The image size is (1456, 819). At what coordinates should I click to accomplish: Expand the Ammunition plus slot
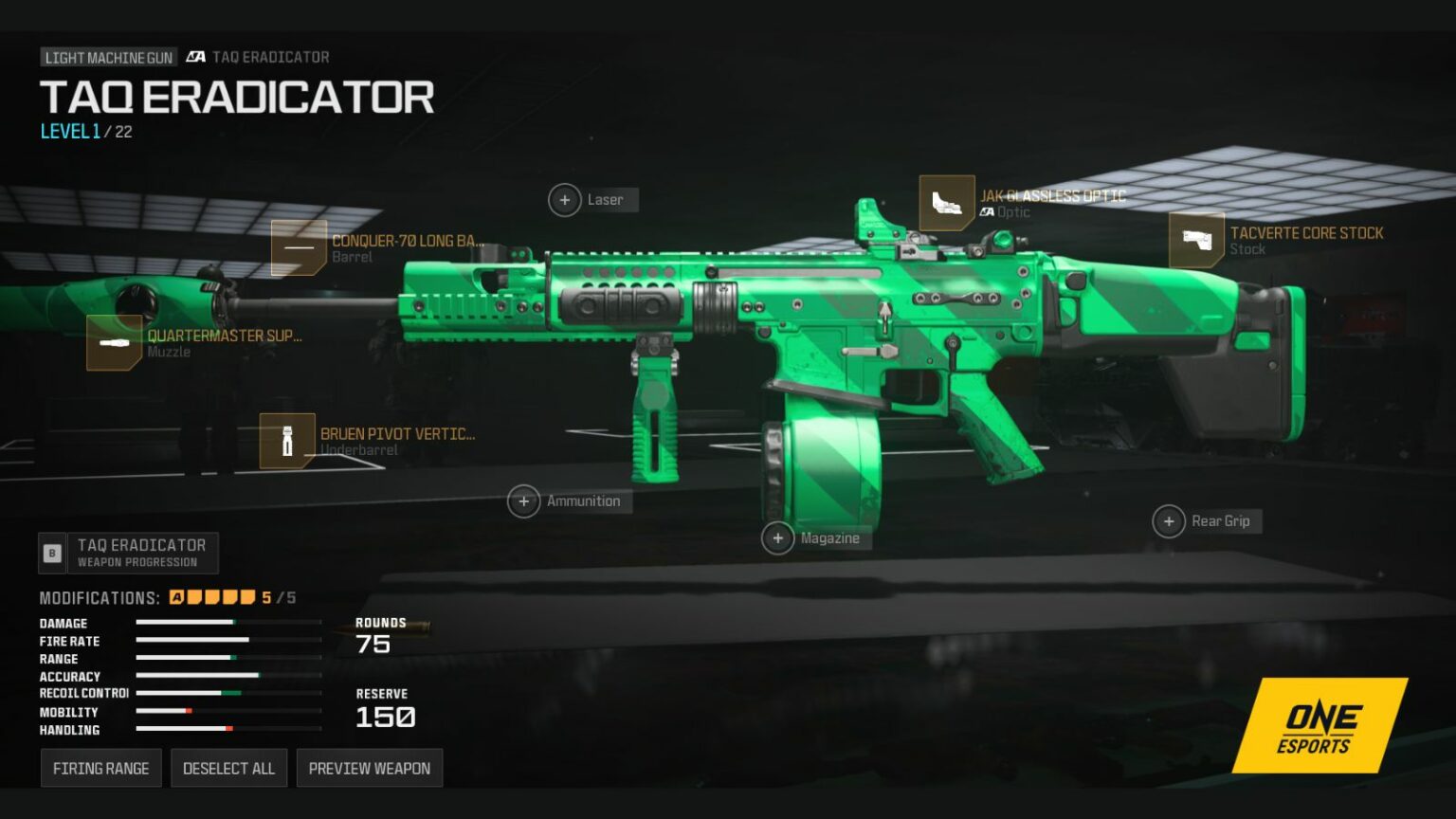[x=524, y=500]
